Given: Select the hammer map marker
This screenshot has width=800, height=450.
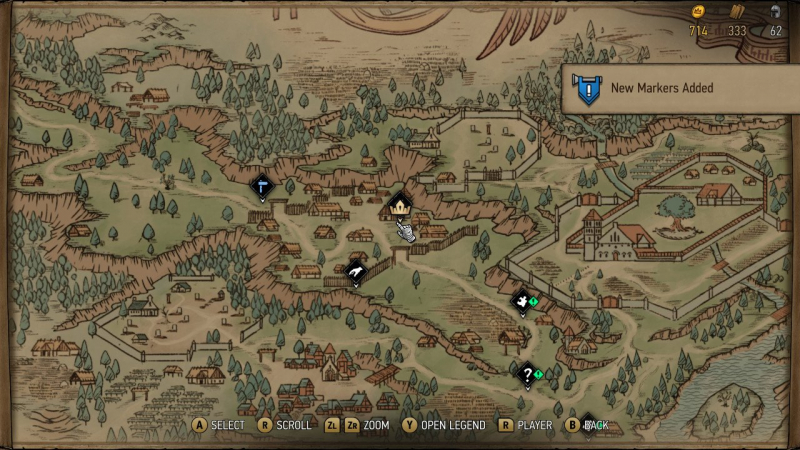Looking at the screenshot, I should tap(262, 185).
